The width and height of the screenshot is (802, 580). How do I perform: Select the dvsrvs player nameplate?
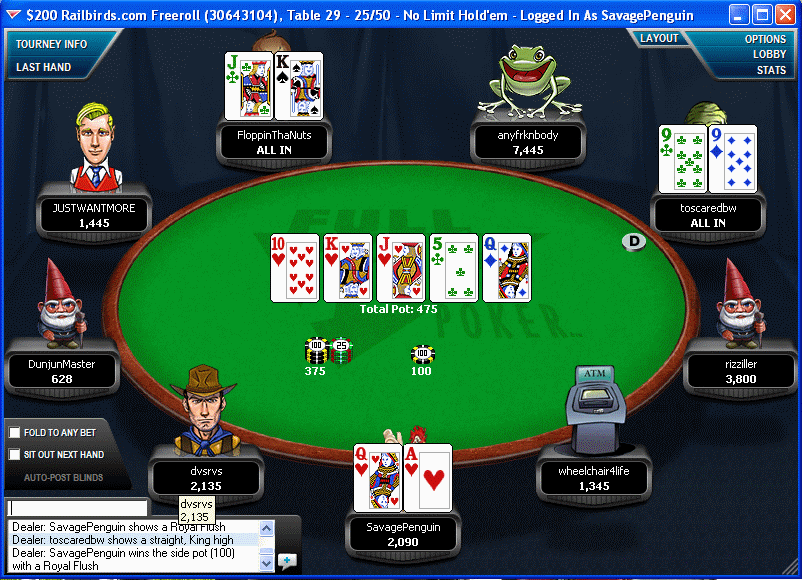(205, 479)
